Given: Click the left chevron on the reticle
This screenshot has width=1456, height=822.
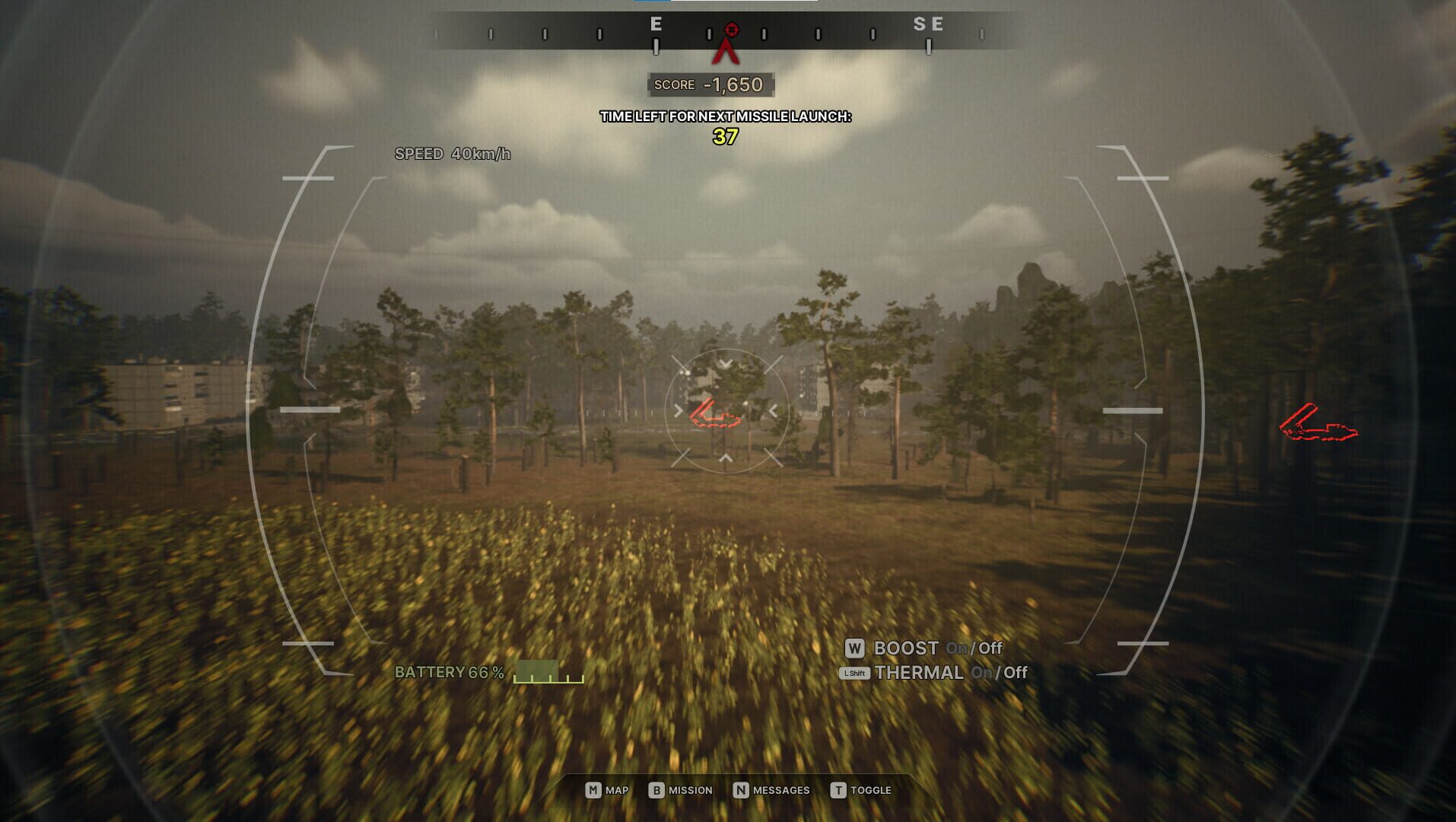Looking at the screenshot, I should [677, 411].
